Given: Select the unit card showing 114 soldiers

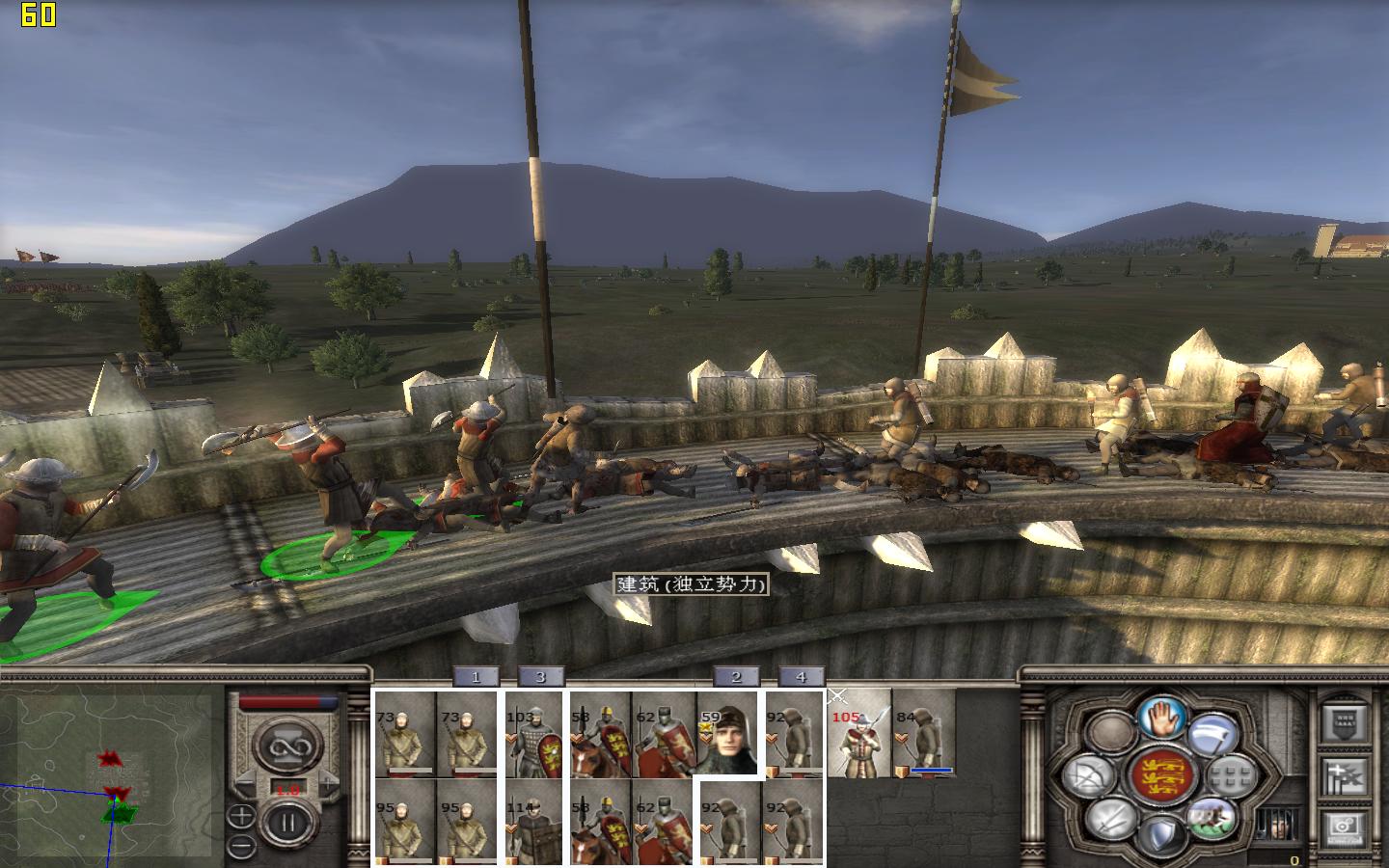Looking at the screenshot, I should (533, 822).
